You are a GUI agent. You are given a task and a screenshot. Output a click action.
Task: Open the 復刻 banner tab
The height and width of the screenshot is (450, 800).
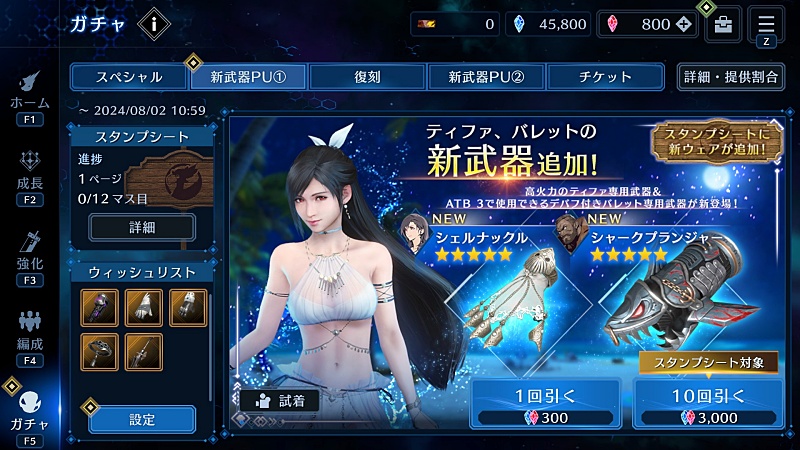366,77
